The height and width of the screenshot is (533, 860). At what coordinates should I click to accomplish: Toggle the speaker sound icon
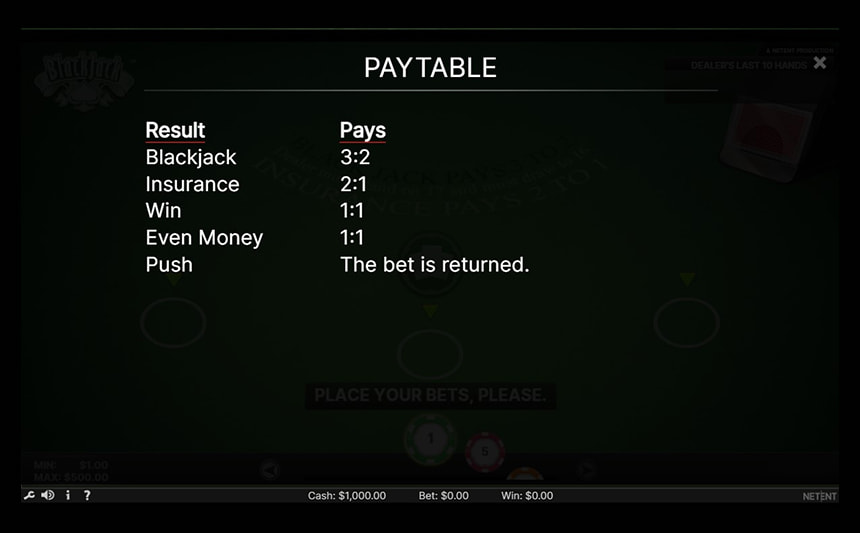[48, 495]
